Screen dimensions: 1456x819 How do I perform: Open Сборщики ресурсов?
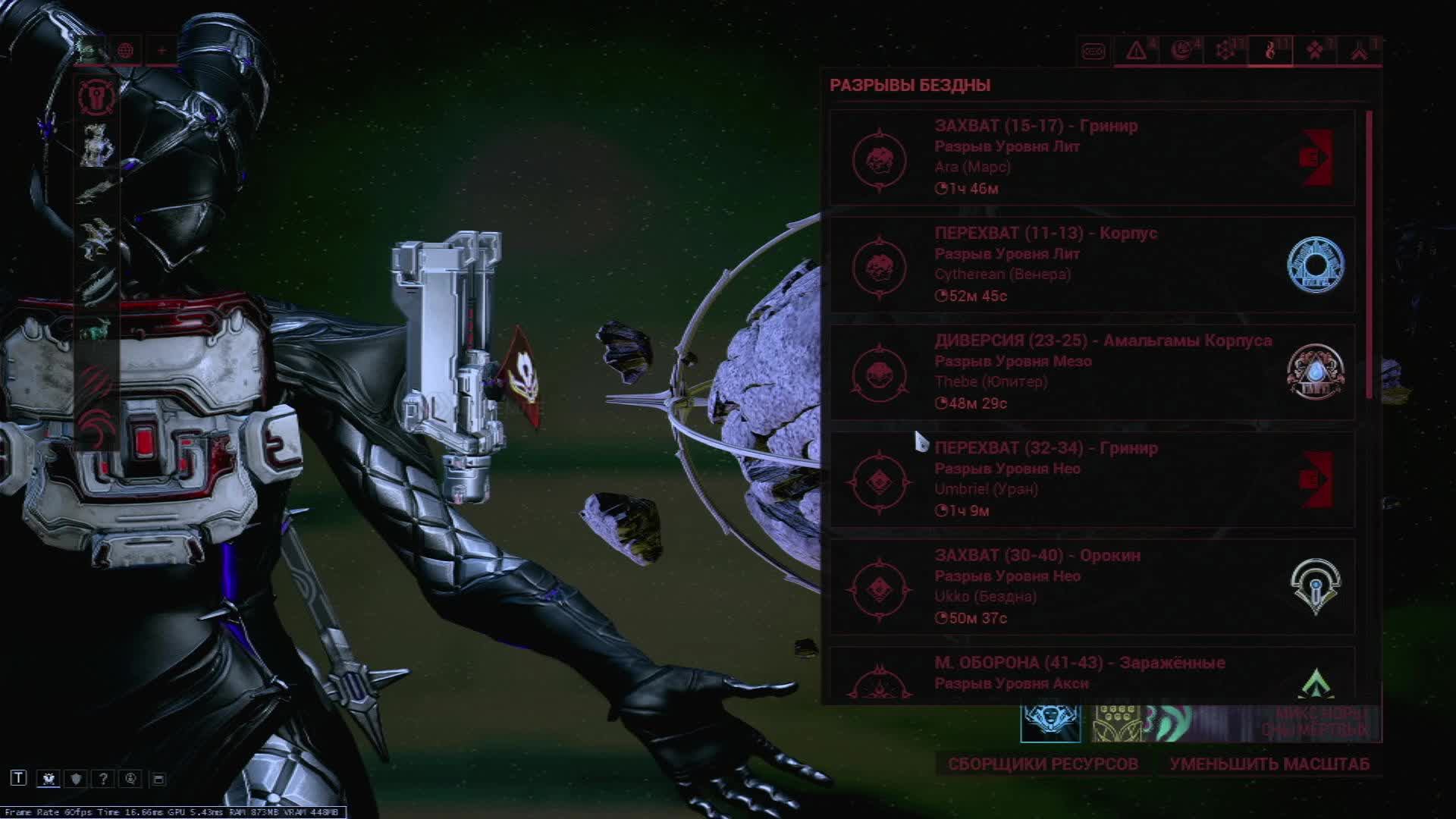(x=1043, y=764)
